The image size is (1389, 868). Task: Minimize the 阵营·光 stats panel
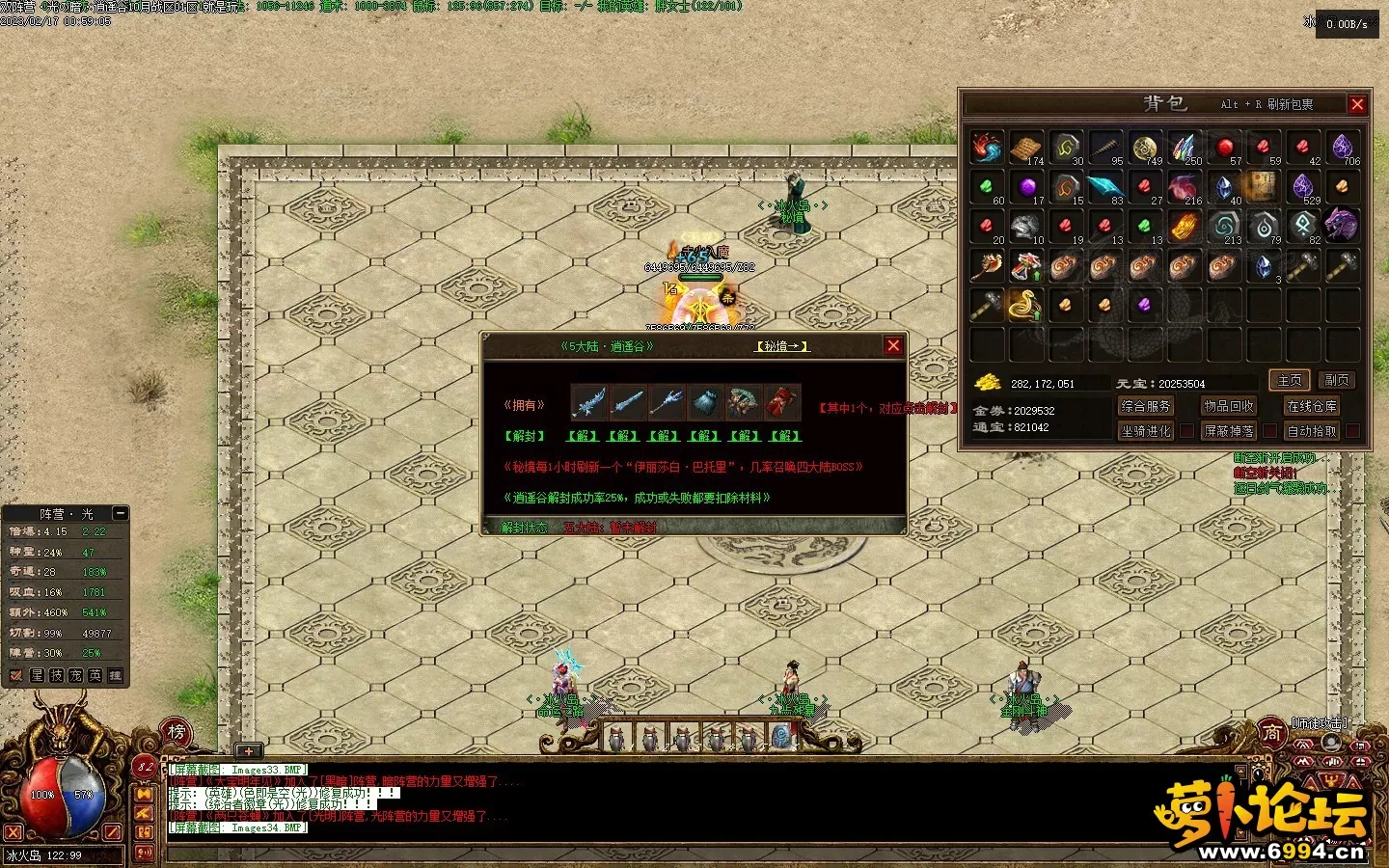[120, 513]
